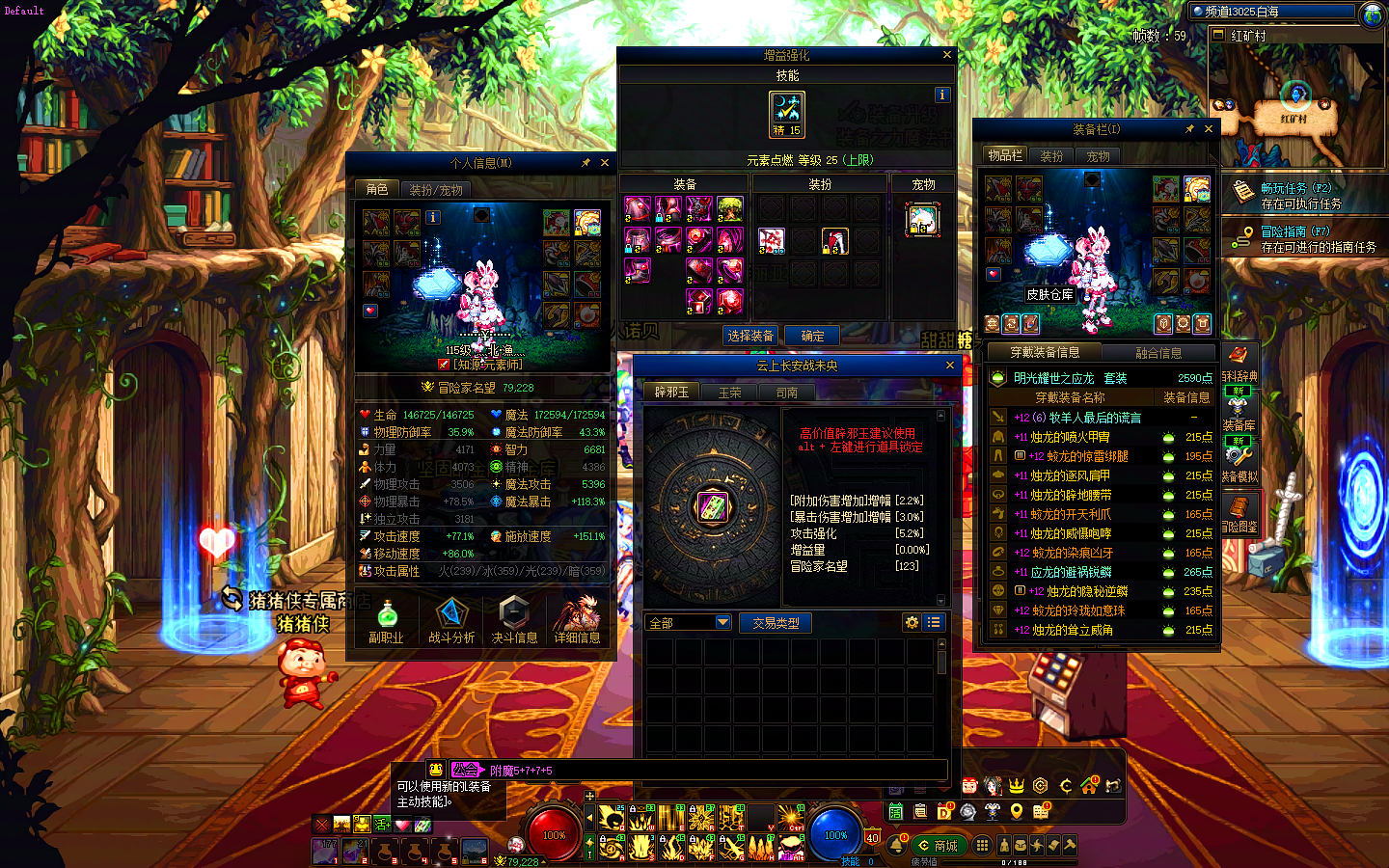Image resolution: width=1389 pixels, height=868 pixels.
Task: Switch to the 融合信息 tab
Action: click(x=1158, y=353)
